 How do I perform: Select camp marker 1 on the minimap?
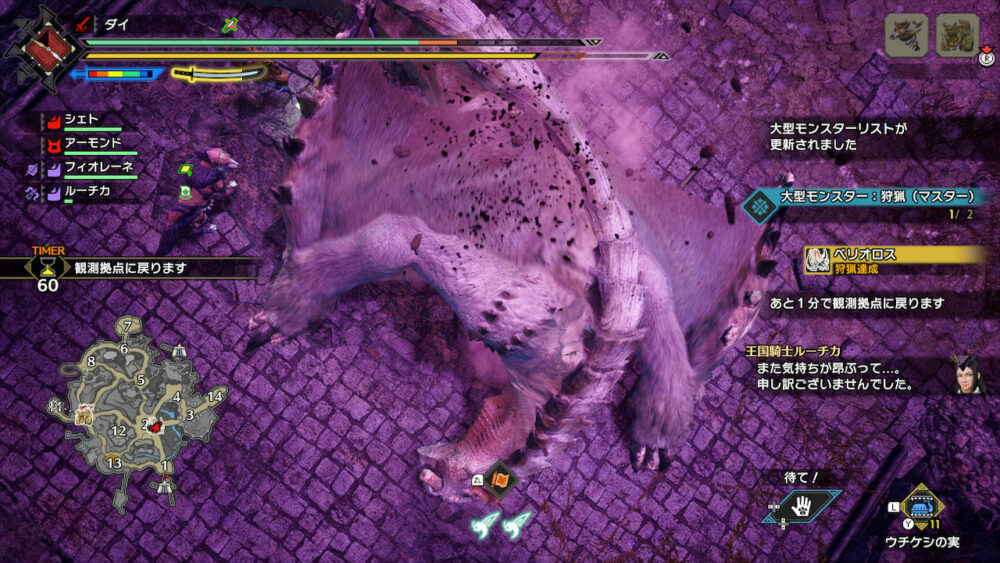(x=166, y=466)
